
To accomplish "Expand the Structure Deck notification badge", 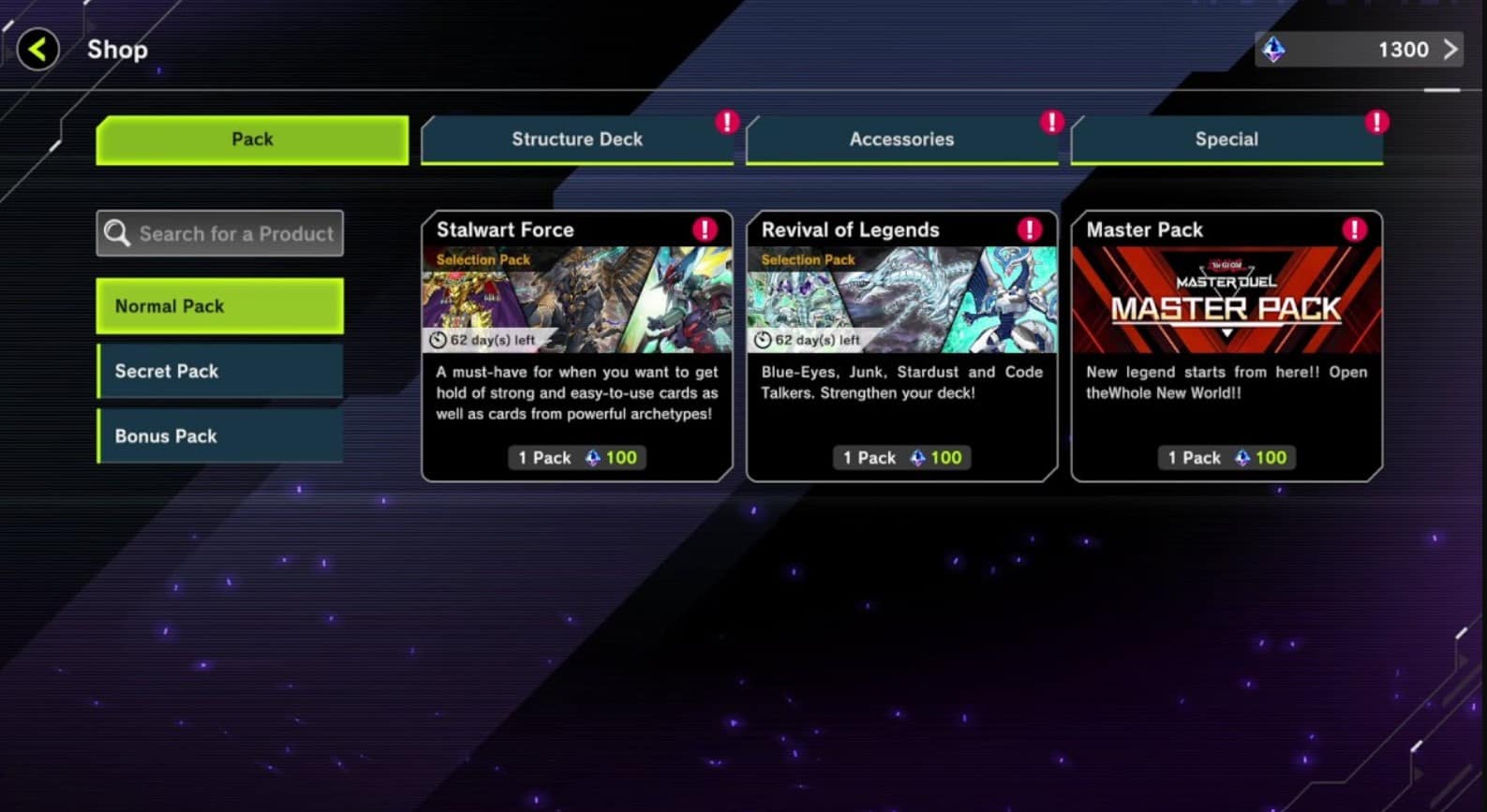I will coord(725,122).
